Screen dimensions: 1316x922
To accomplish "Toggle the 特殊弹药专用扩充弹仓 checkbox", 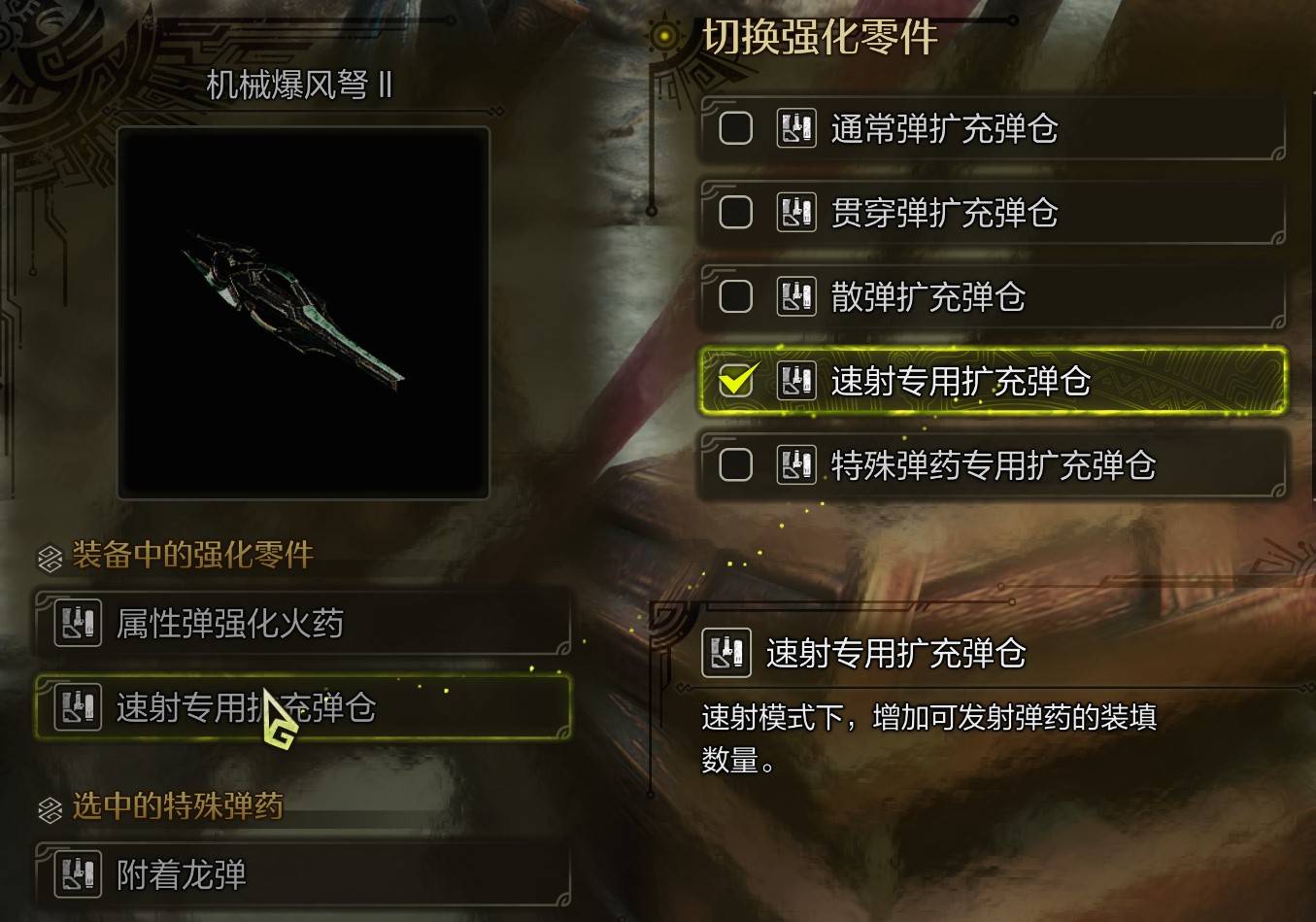I will coord(734,466).
